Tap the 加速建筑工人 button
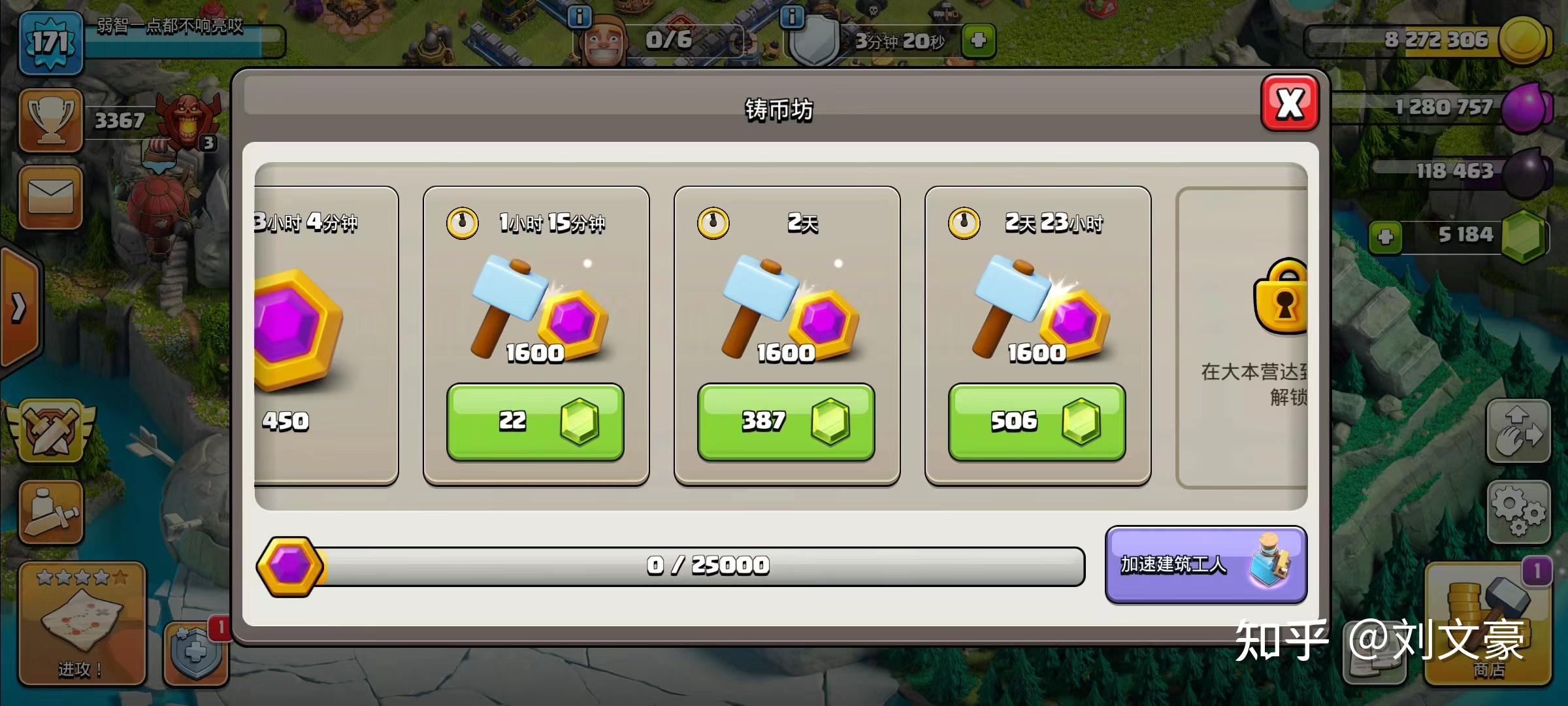Image resolution: width=1568 pixels, height=706 pixels. [x=1205, y=564]
